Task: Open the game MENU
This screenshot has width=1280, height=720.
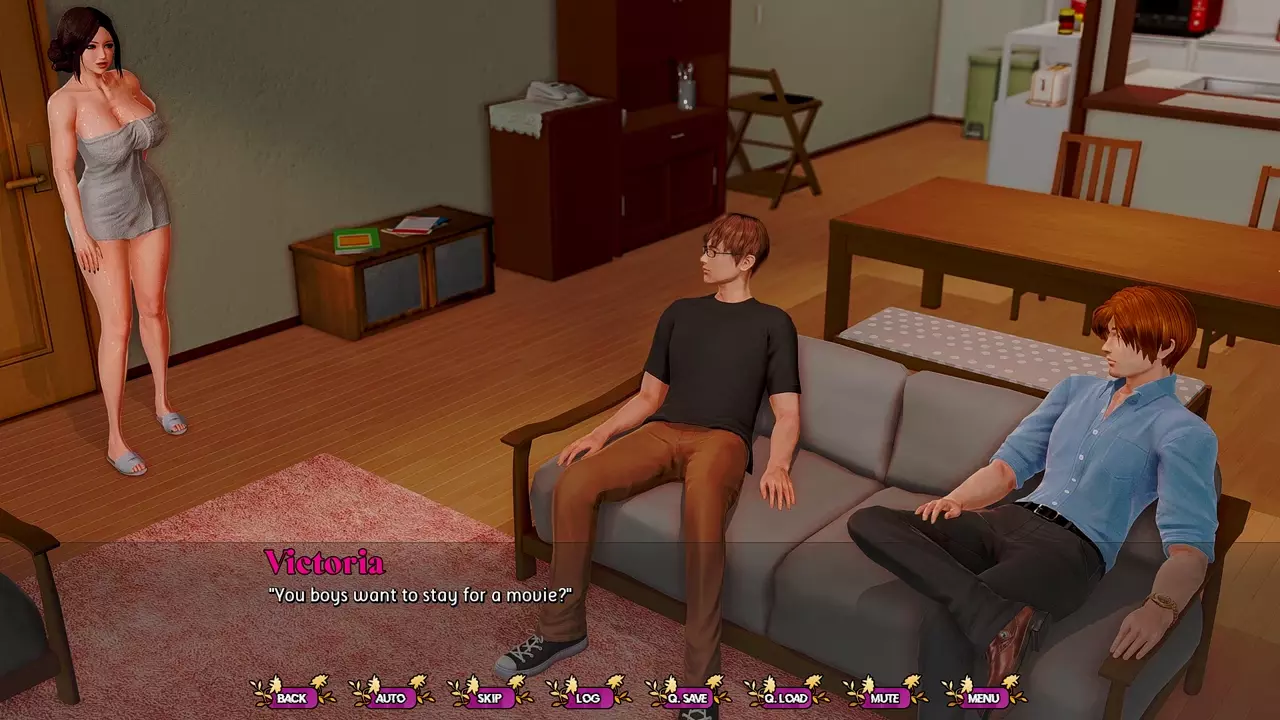Action: click(x=983, y=697)
